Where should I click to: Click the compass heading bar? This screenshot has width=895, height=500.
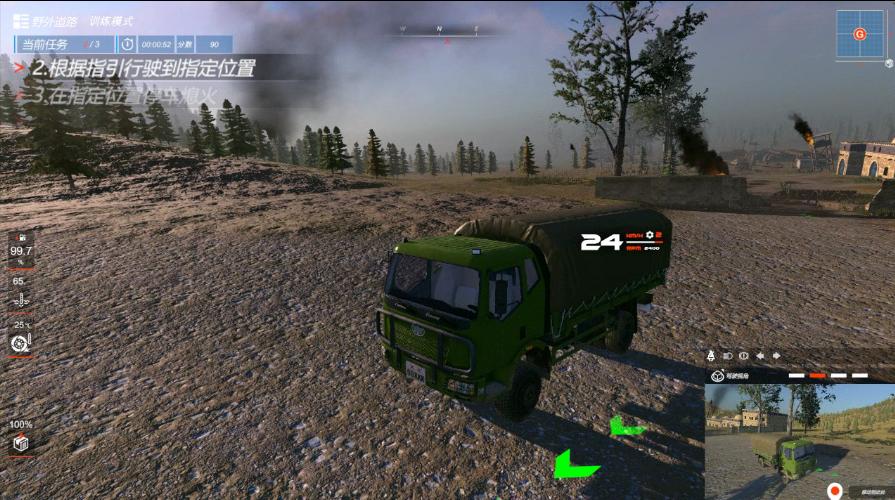(438, 30)
